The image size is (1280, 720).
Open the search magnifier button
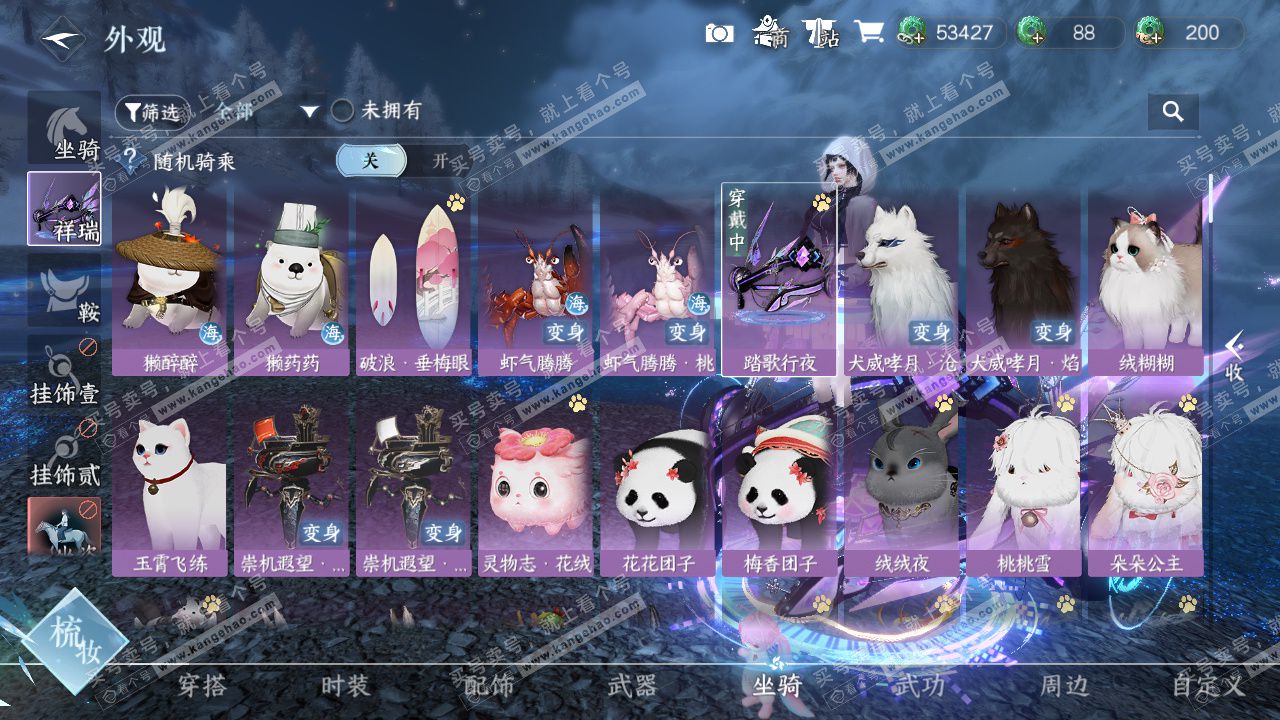1173,111
